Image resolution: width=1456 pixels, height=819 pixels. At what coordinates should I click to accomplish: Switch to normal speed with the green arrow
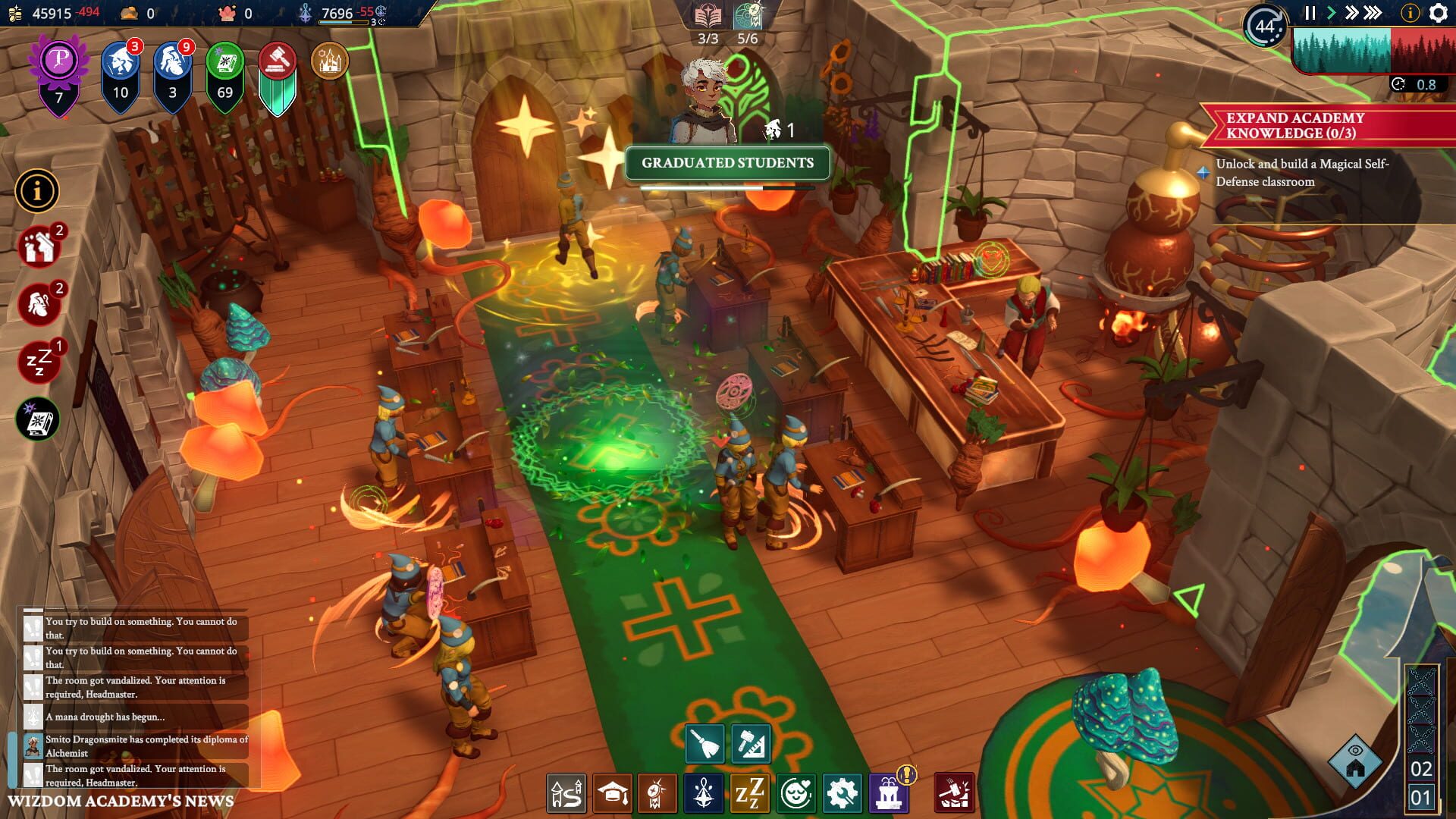1332,13
